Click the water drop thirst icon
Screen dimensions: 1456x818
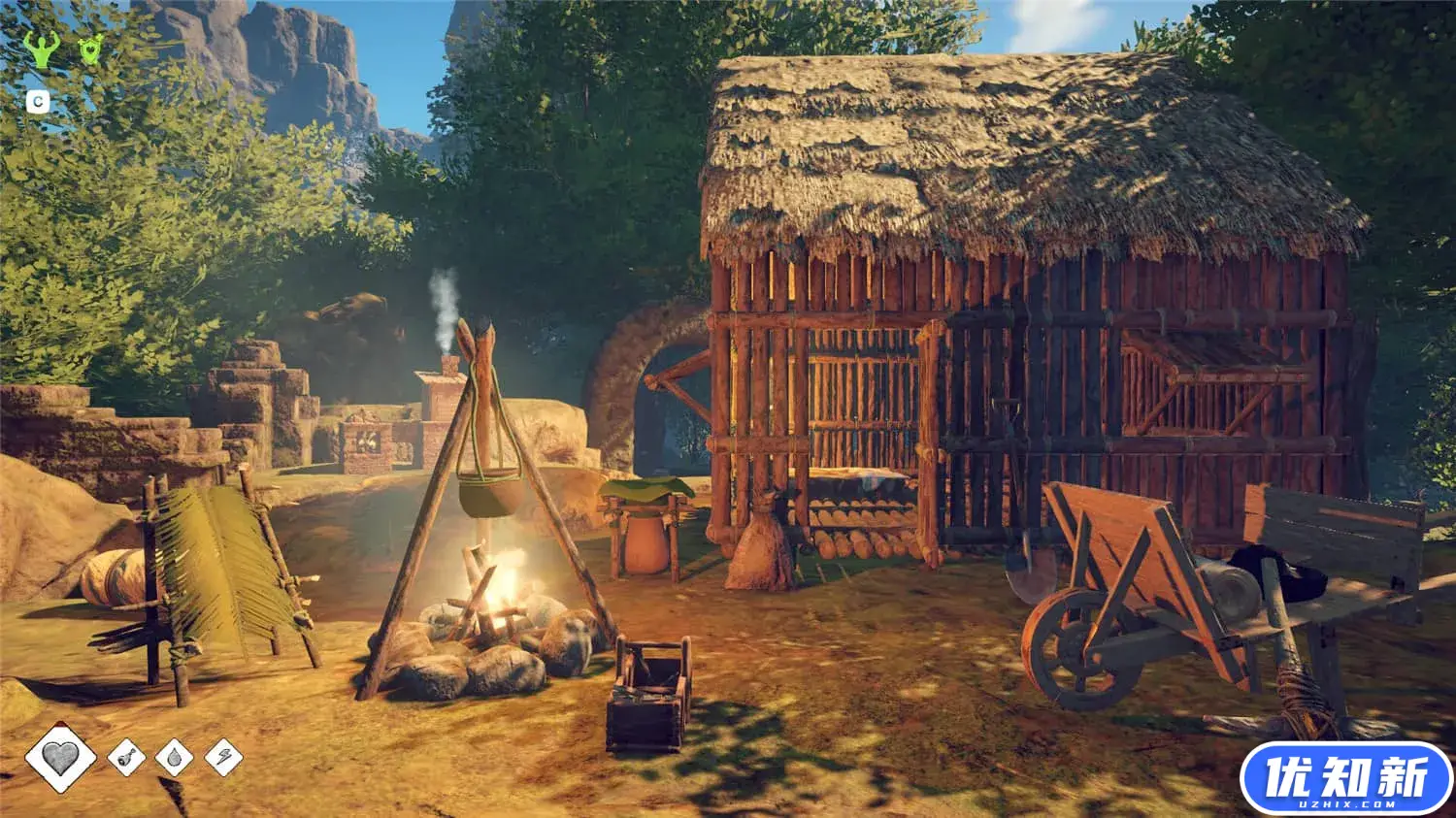175,757
